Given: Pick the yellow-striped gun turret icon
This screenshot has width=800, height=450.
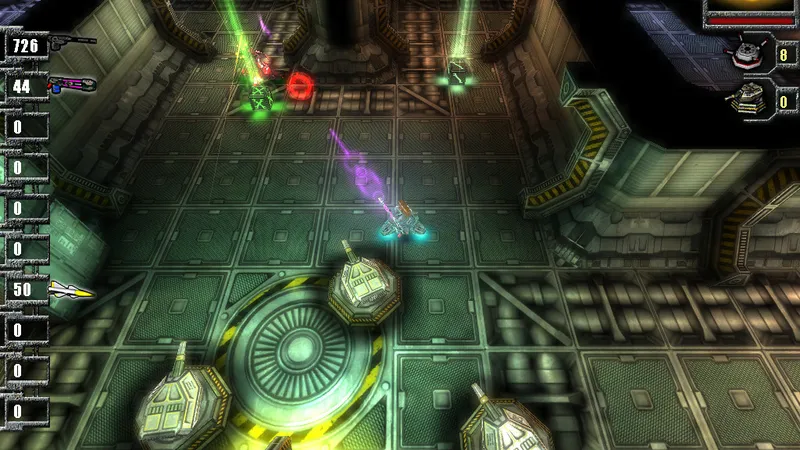Looking at the screenshot, I should tap(747, 97).
